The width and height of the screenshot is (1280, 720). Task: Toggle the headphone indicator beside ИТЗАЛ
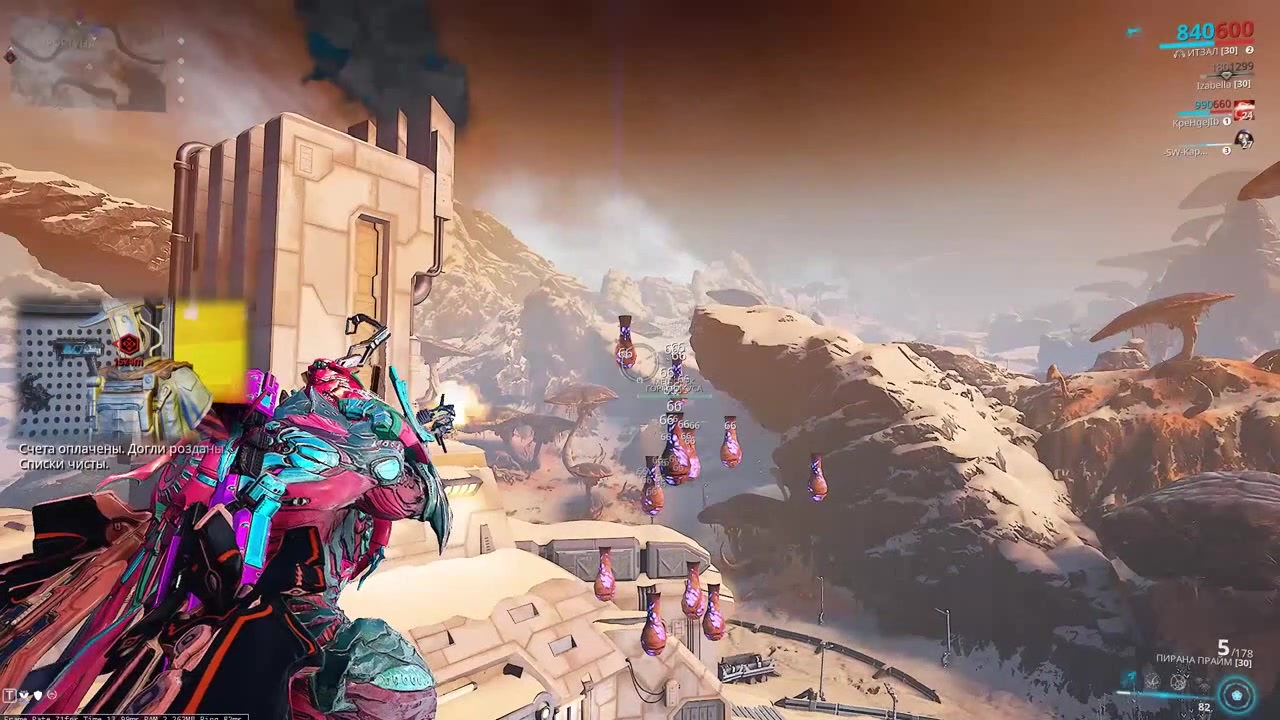1178,53
